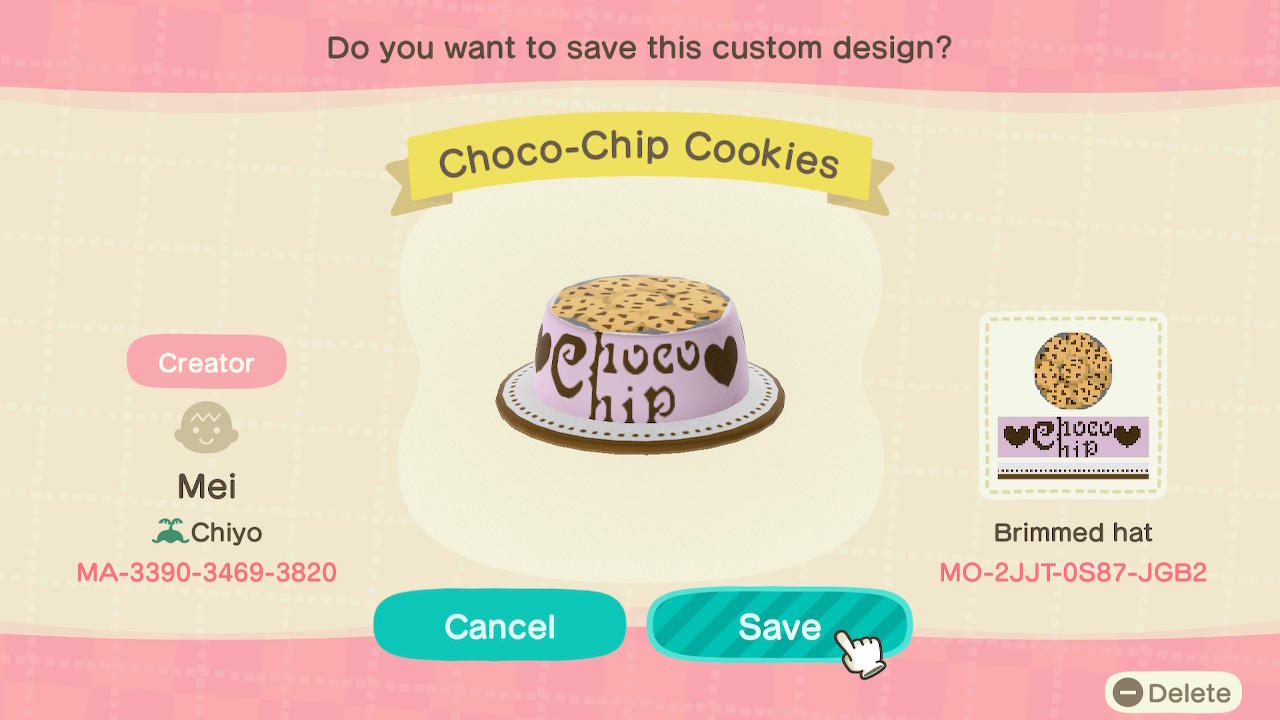This screenshot has width=1280, height=720.
Task: Select the creator name Mei
Action: [206, 486]
